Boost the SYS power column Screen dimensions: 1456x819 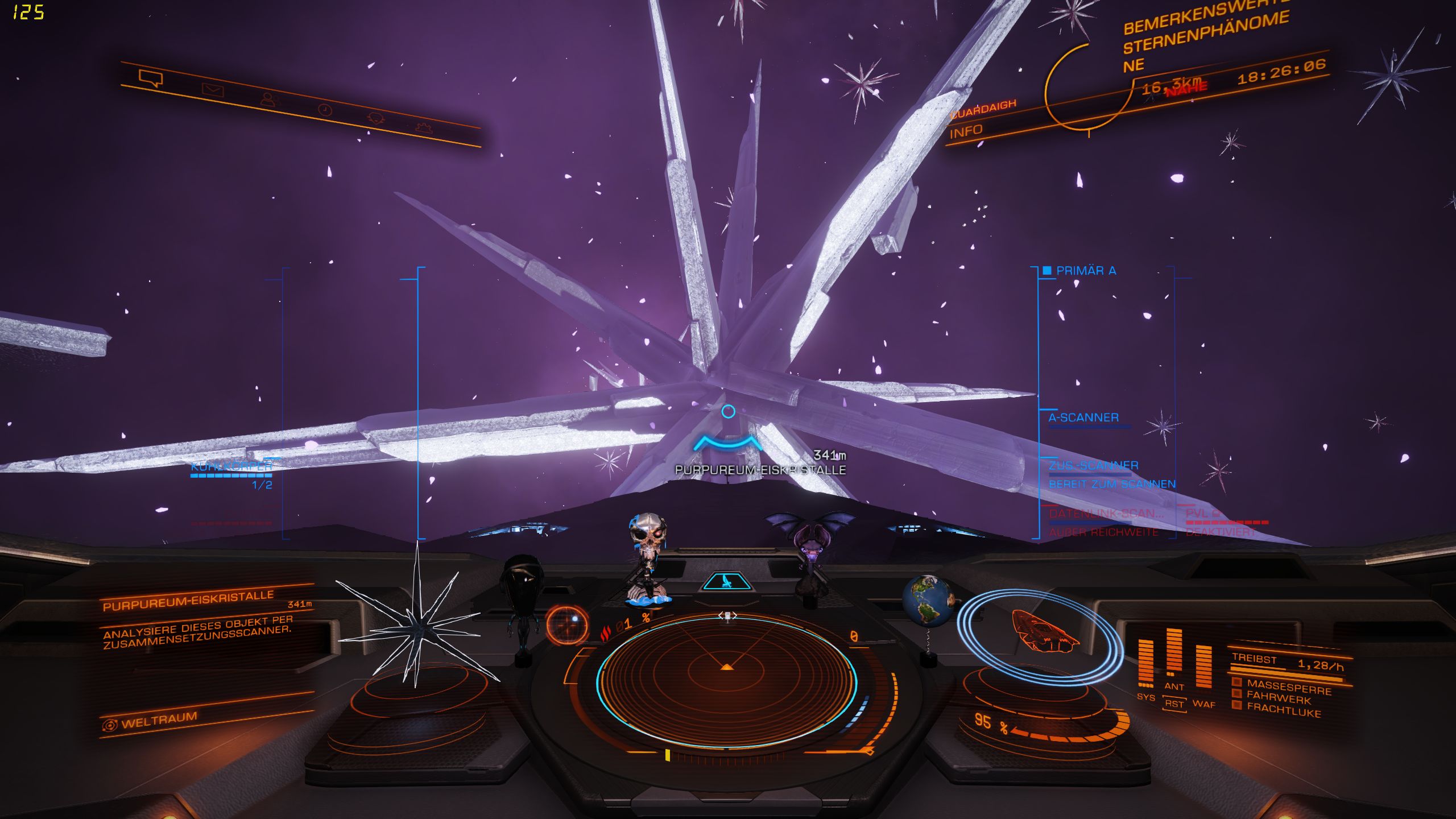[1145, 662]
